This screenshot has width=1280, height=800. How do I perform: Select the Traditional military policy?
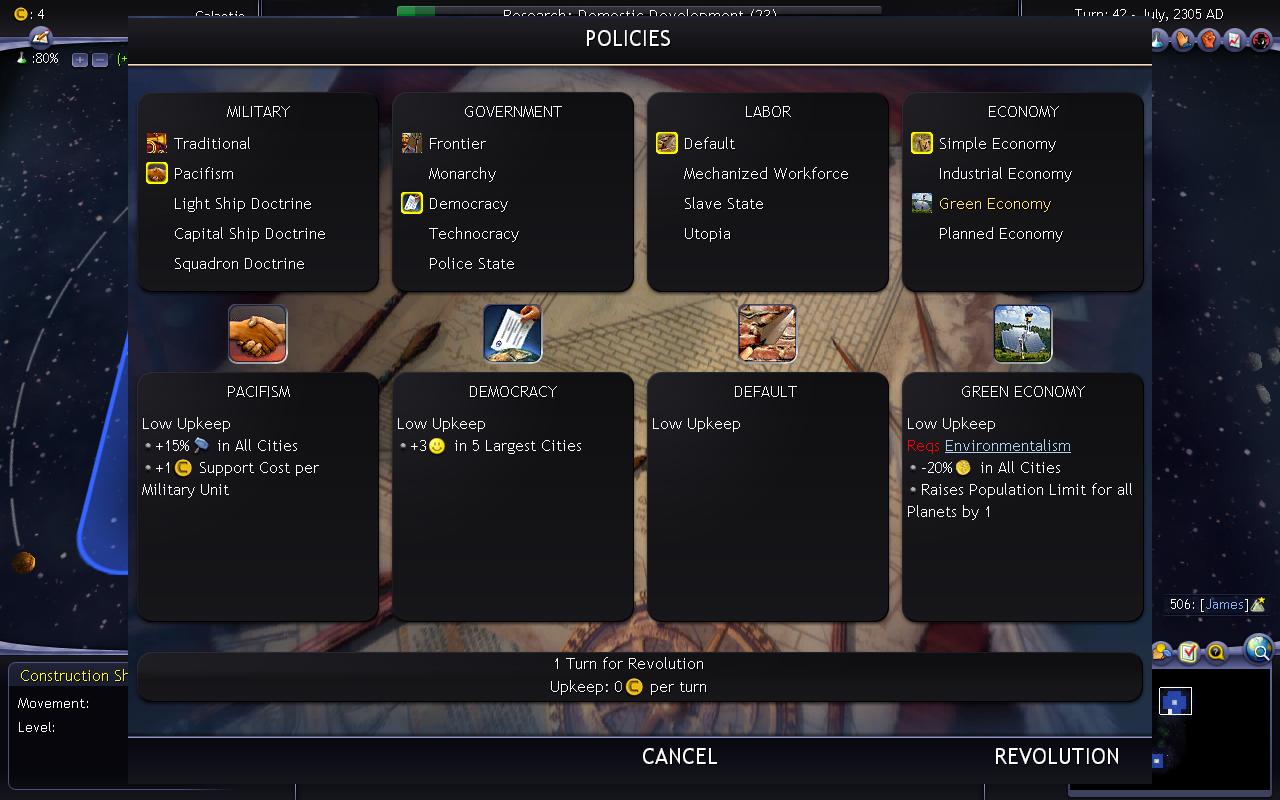pyautogui.click(x=212, y=144)
